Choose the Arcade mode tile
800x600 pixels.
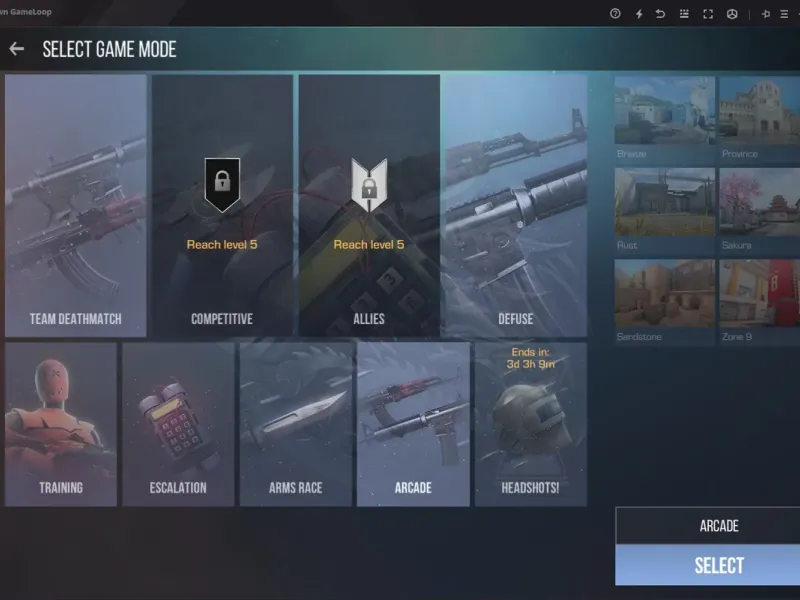pyautogui.click(x=413, y=424)
